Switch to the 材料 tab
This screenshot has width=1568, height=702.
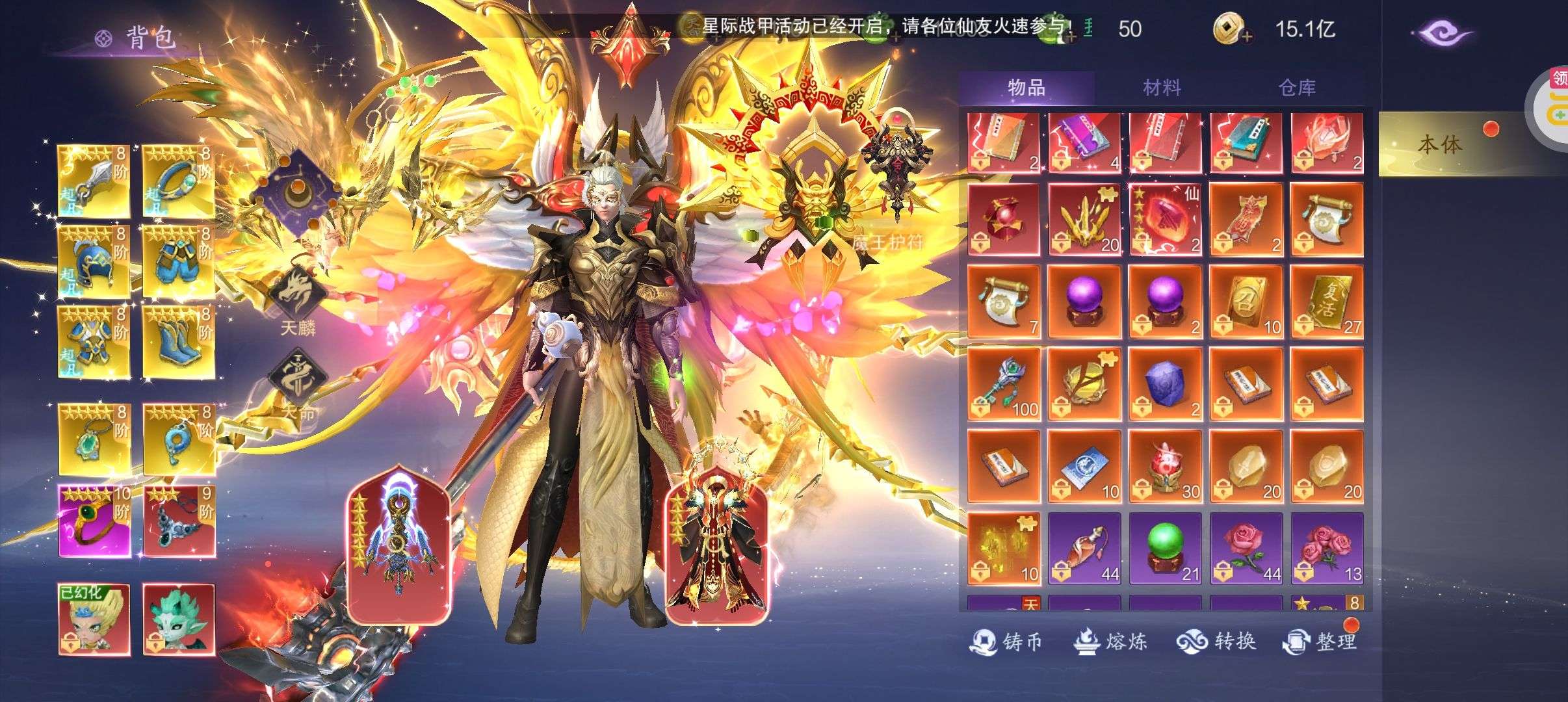point(1161,88)
